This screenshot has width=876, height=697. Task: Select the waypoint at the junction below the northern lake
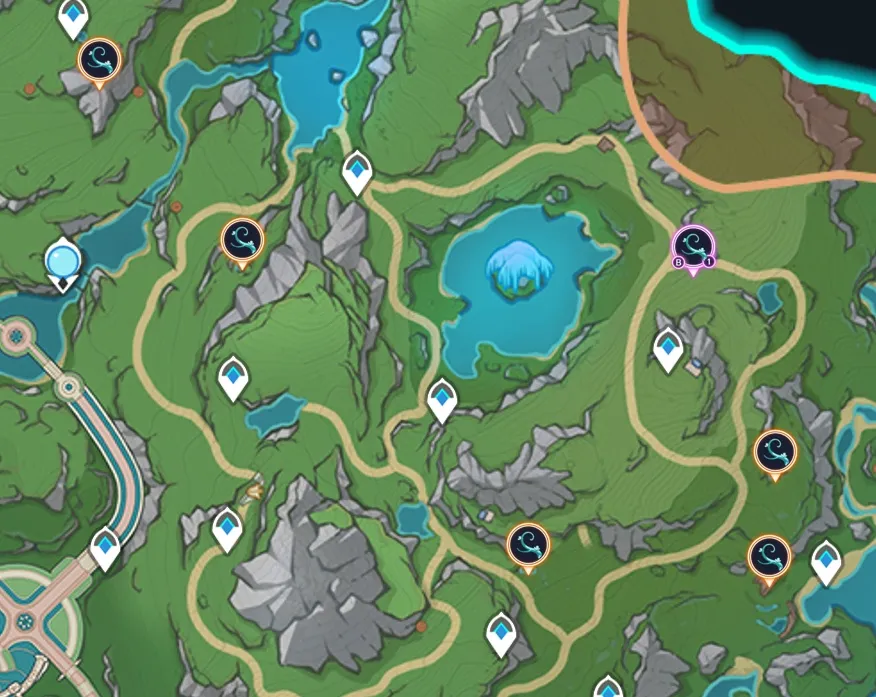(x=357, y=172)
